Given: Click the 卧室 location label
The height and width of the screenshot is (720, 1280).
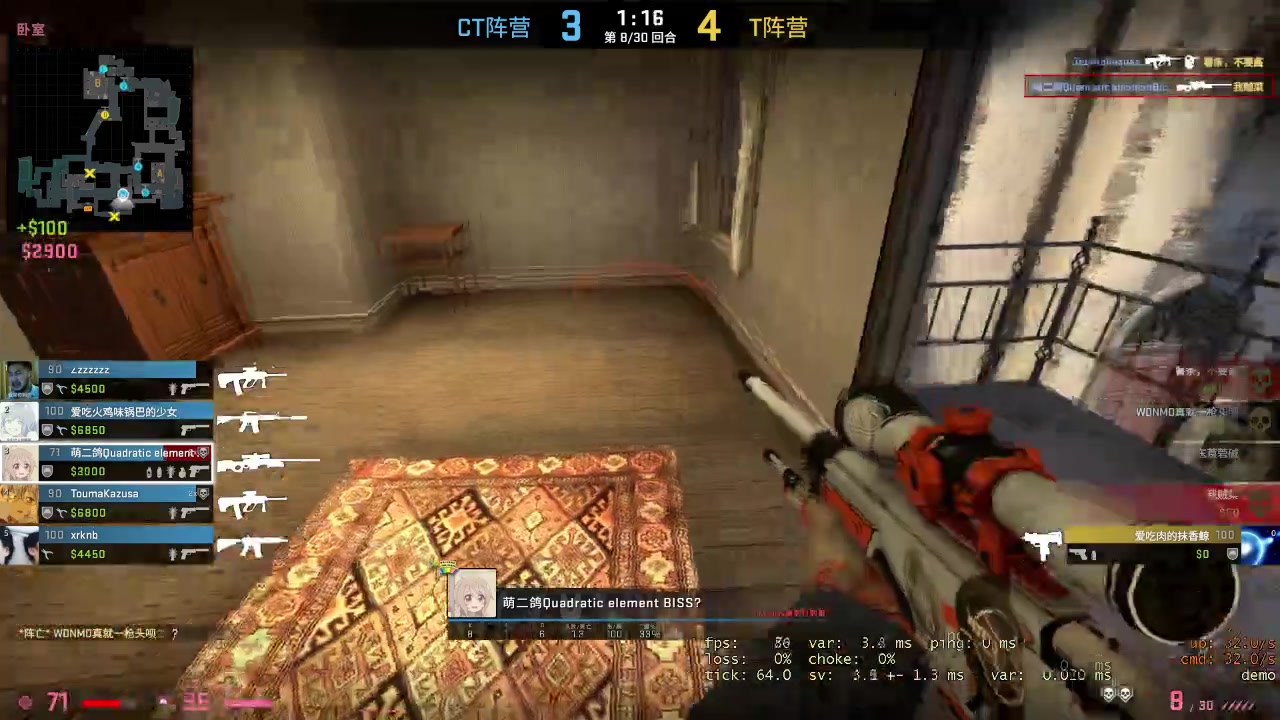Looking at the screenshot, I should pos(30,29).
